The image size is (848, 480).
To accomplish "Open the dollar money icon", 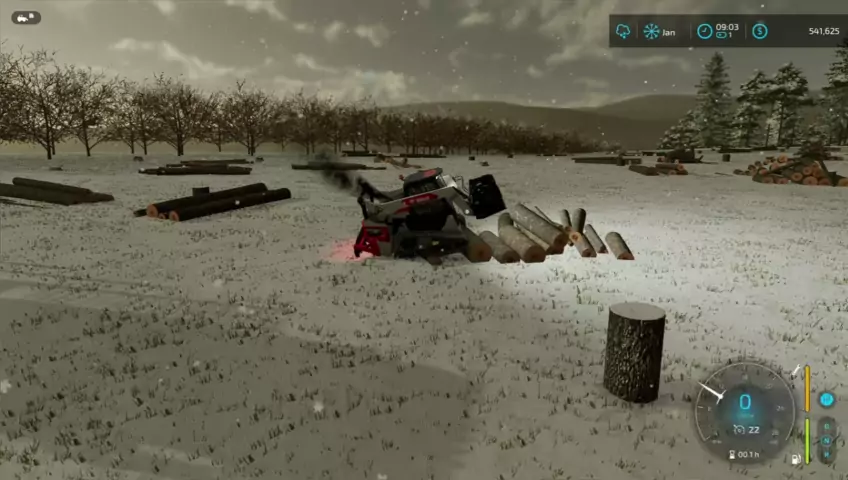I will [x=760, y=31].
